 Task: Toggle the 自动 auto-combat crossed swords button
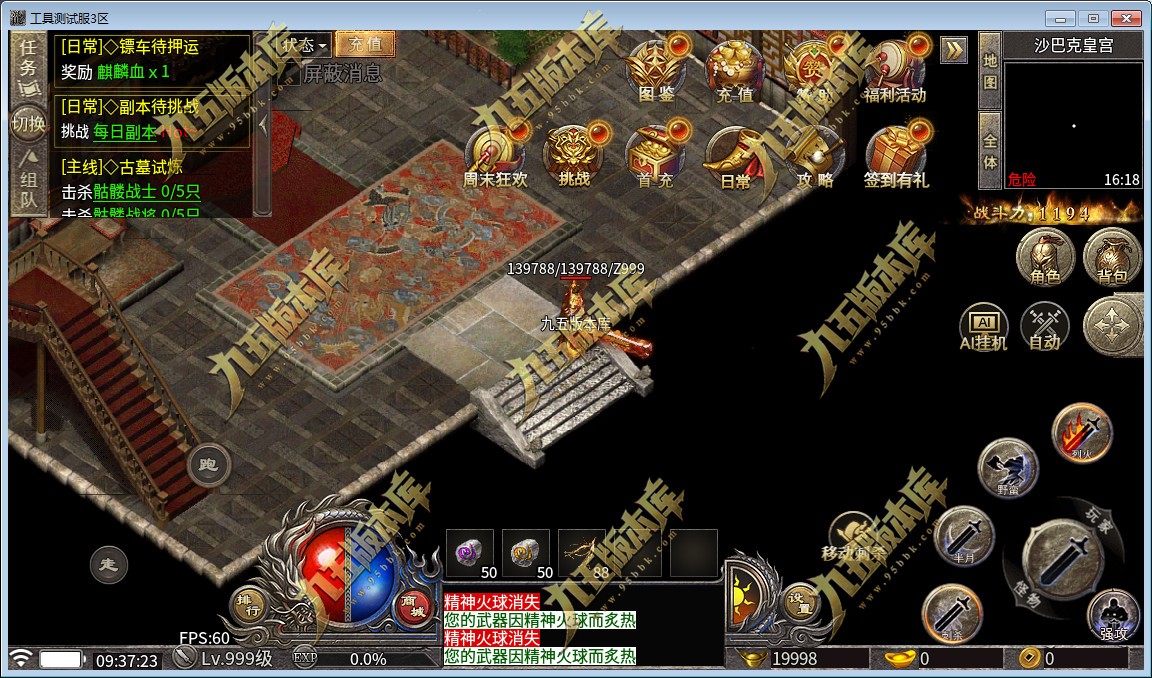1045,327
